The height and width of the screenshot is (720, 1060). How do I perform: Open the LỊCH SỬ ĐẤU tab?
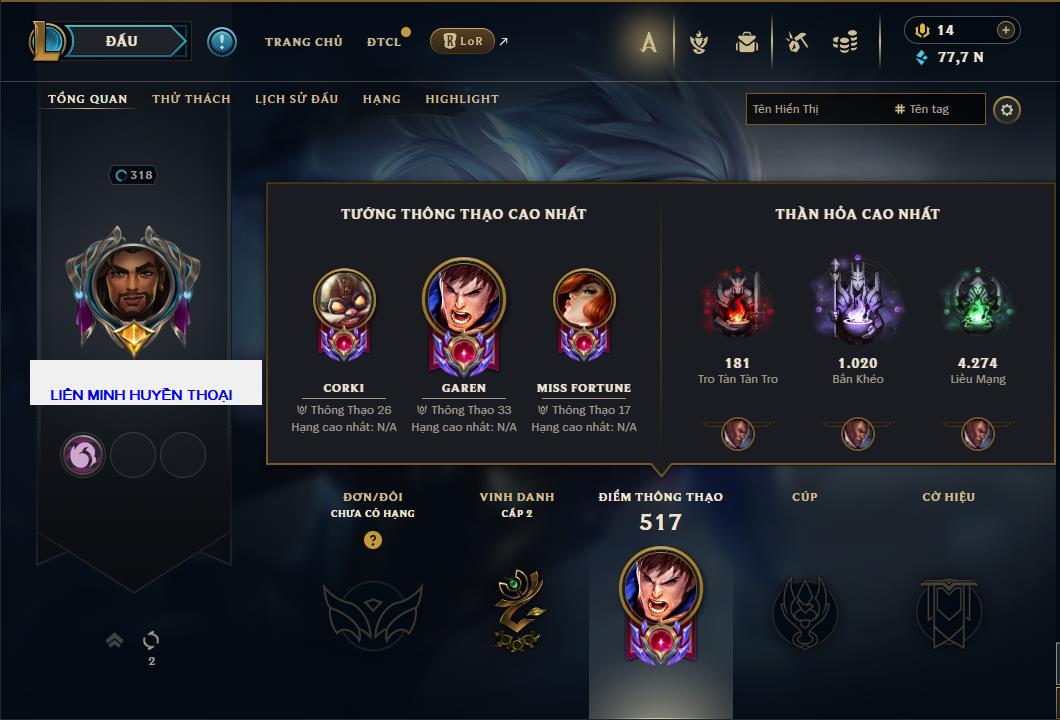click(x=296, y=99)
